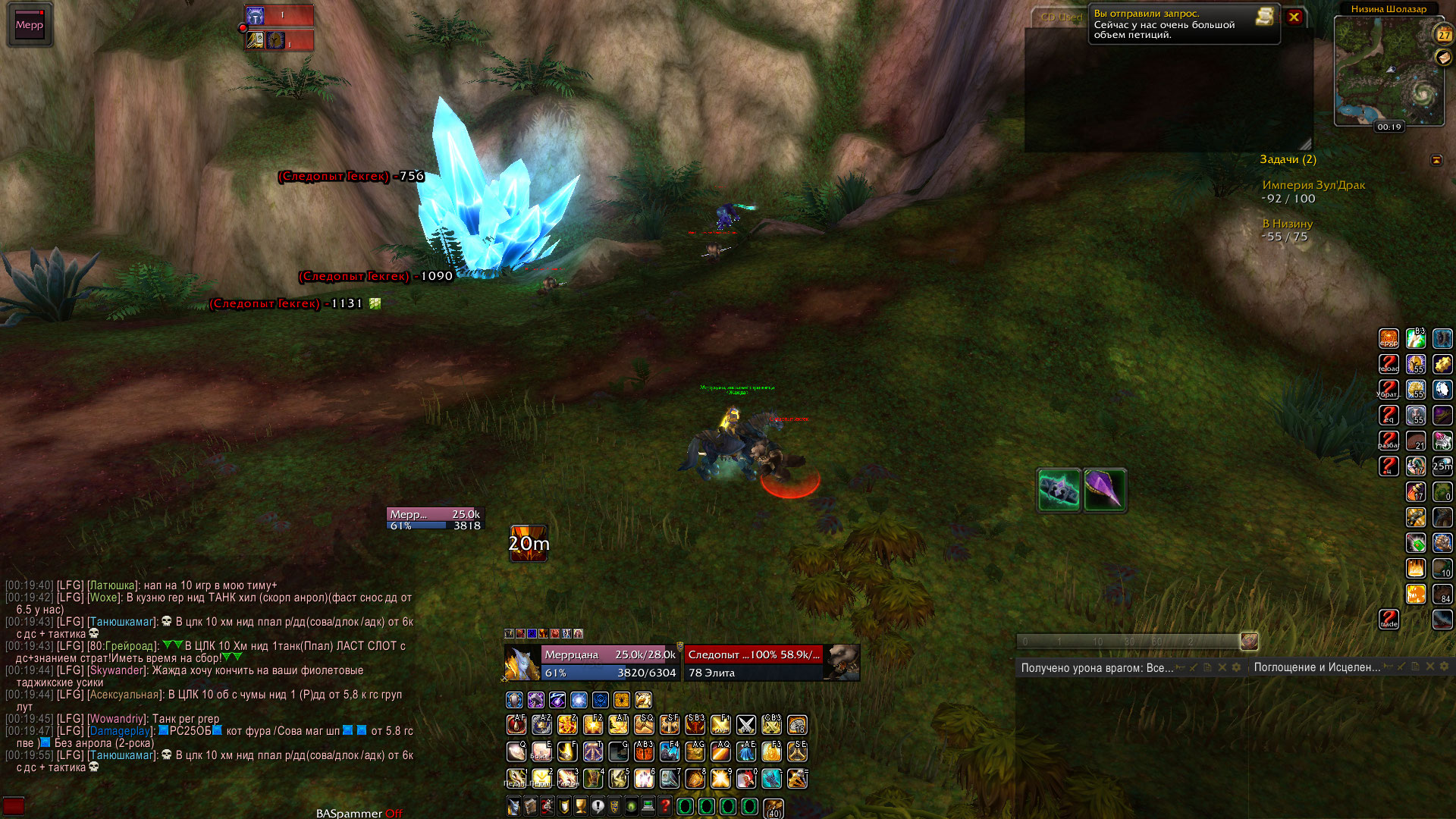
Task: Select the В Низину quest entry
Action: [1287, 224]
